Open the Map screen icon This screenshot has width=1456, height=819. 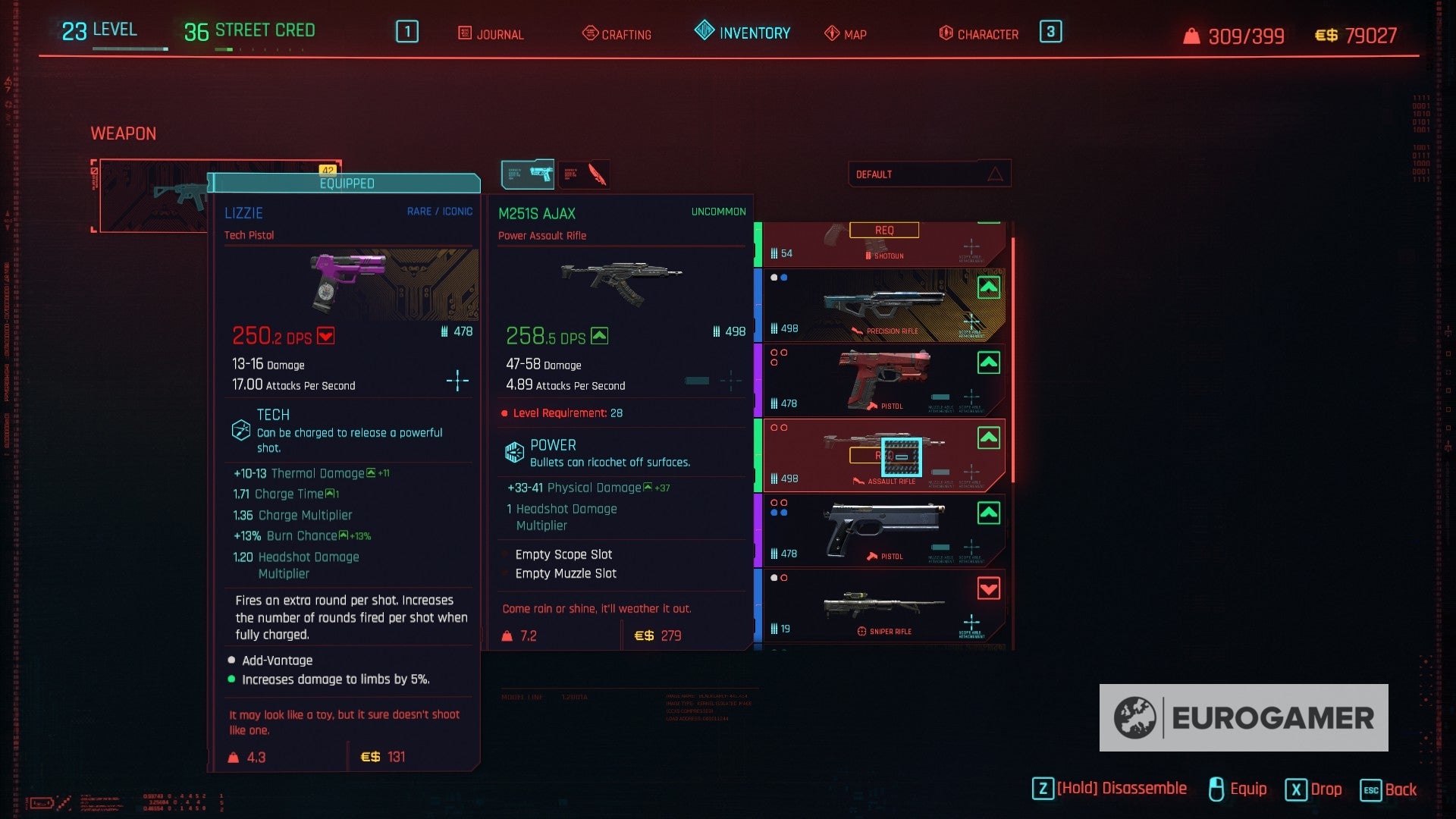click(831, 33)
